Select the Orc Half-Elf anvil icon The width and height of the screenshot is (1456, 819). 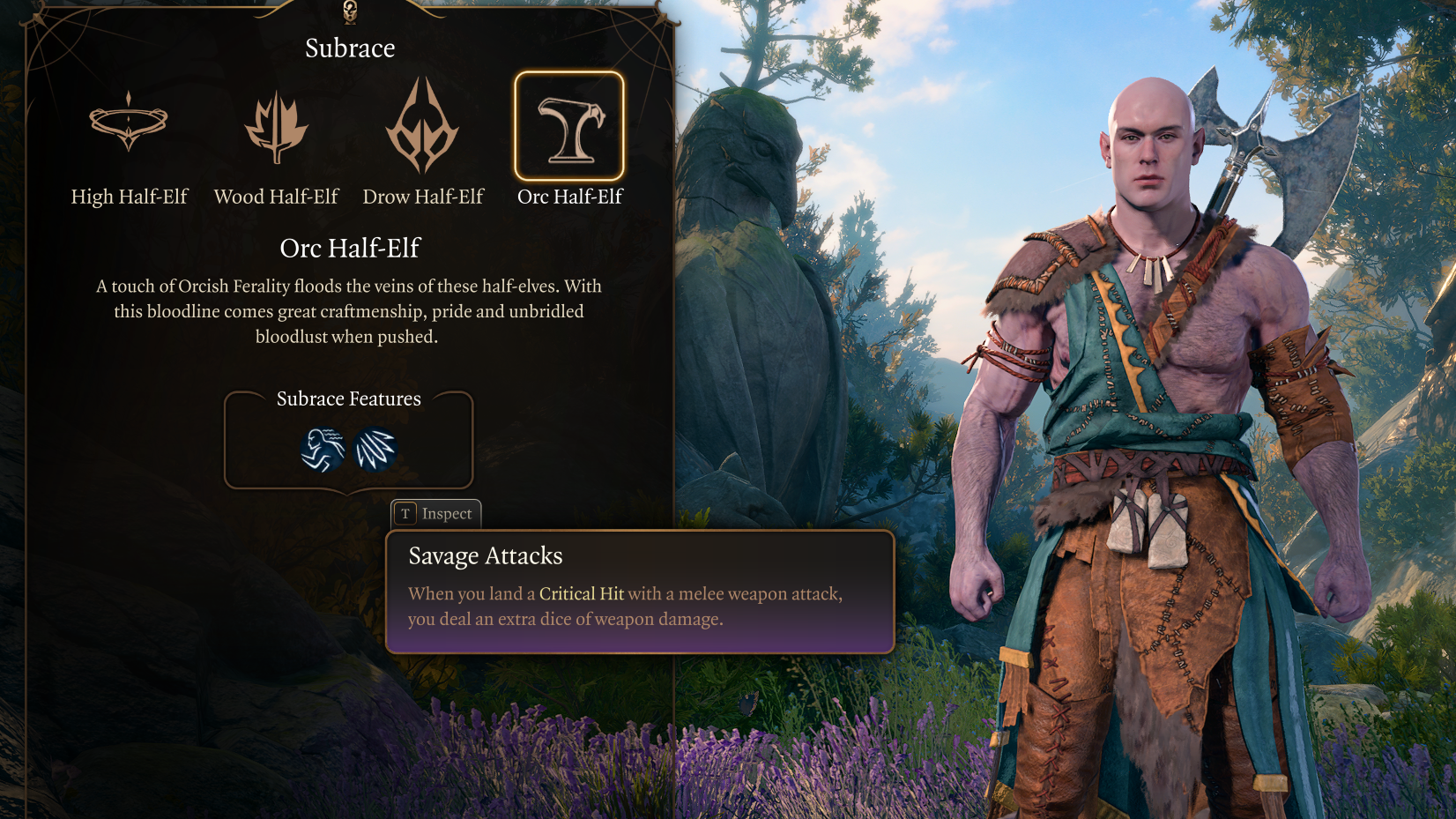569,126
